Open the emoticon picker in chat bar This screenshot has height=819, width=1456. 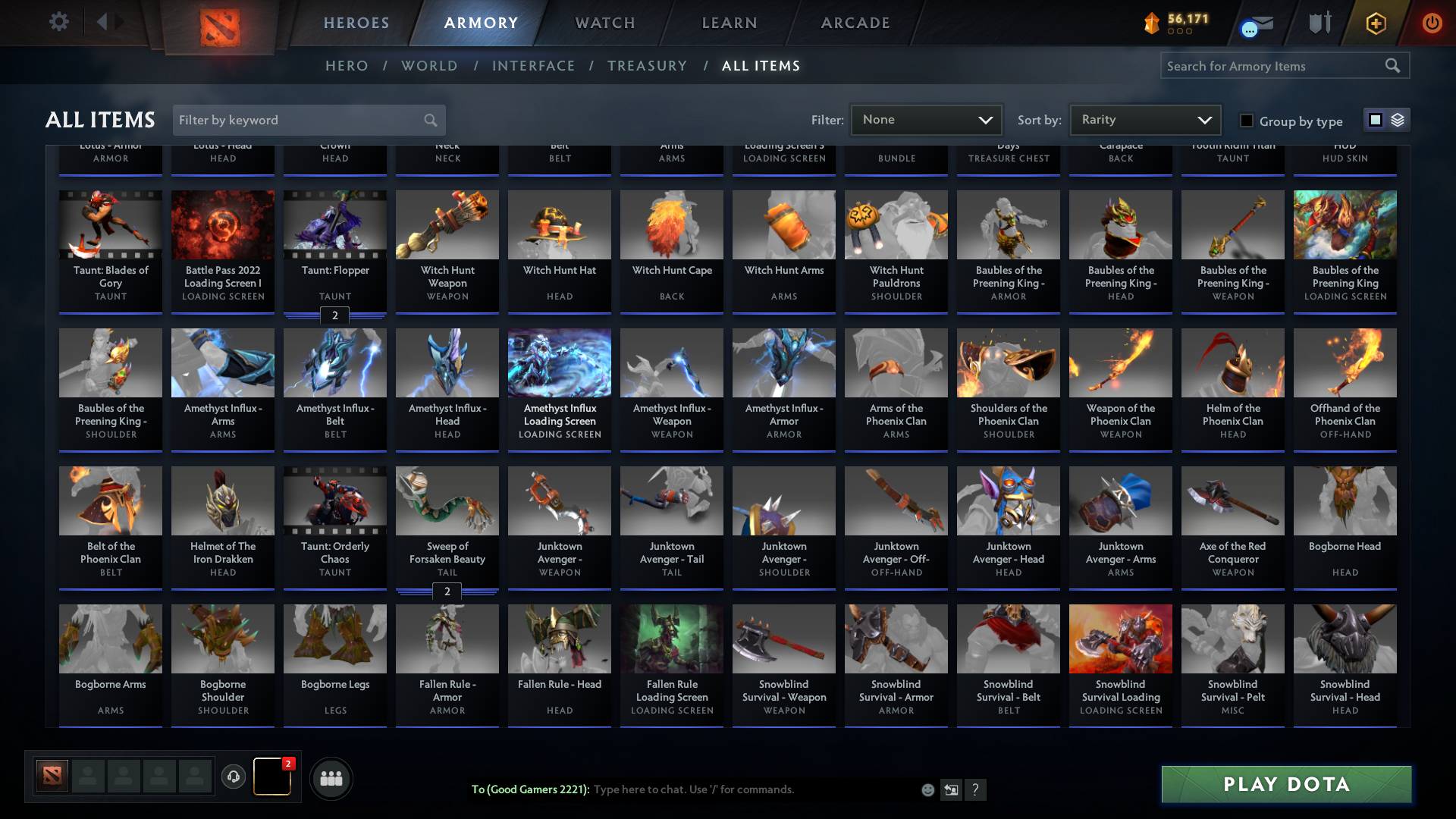click(927, 789)
